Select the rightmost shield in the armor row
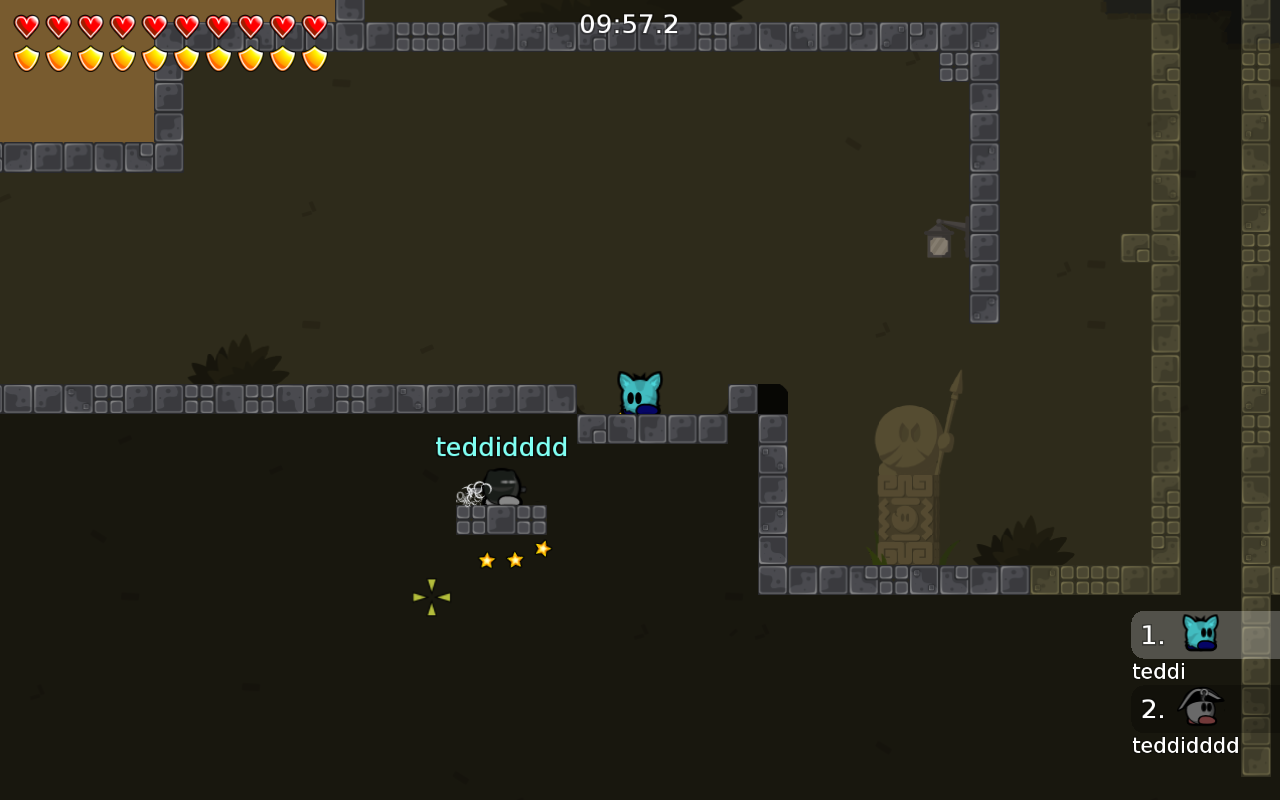 pyautogui.click(x=314, y=57)
